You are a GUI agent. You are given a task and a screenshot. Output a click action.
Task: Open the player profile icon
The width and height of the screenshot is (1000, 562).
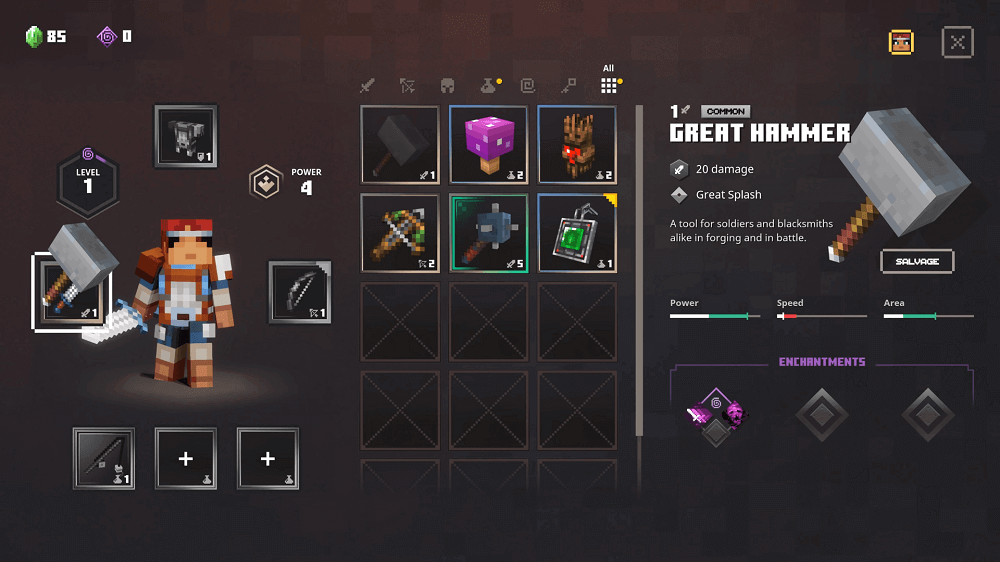pos(901,42)
